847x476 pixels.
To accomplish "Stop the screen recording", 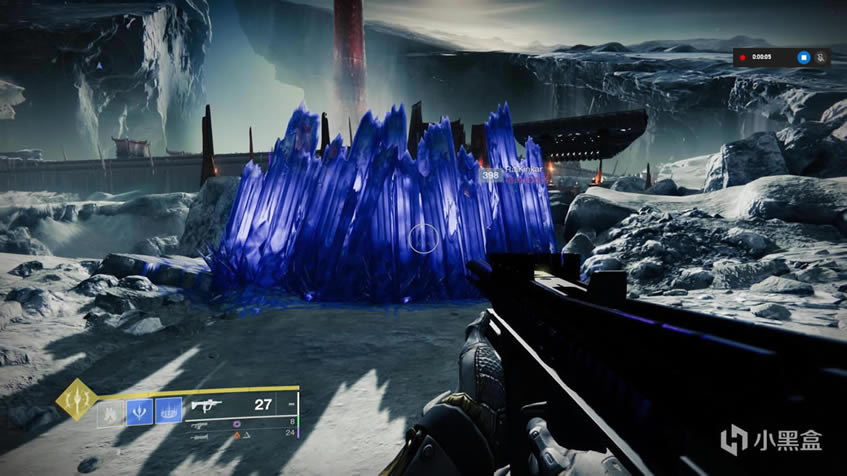I will [x=803, y=58].
